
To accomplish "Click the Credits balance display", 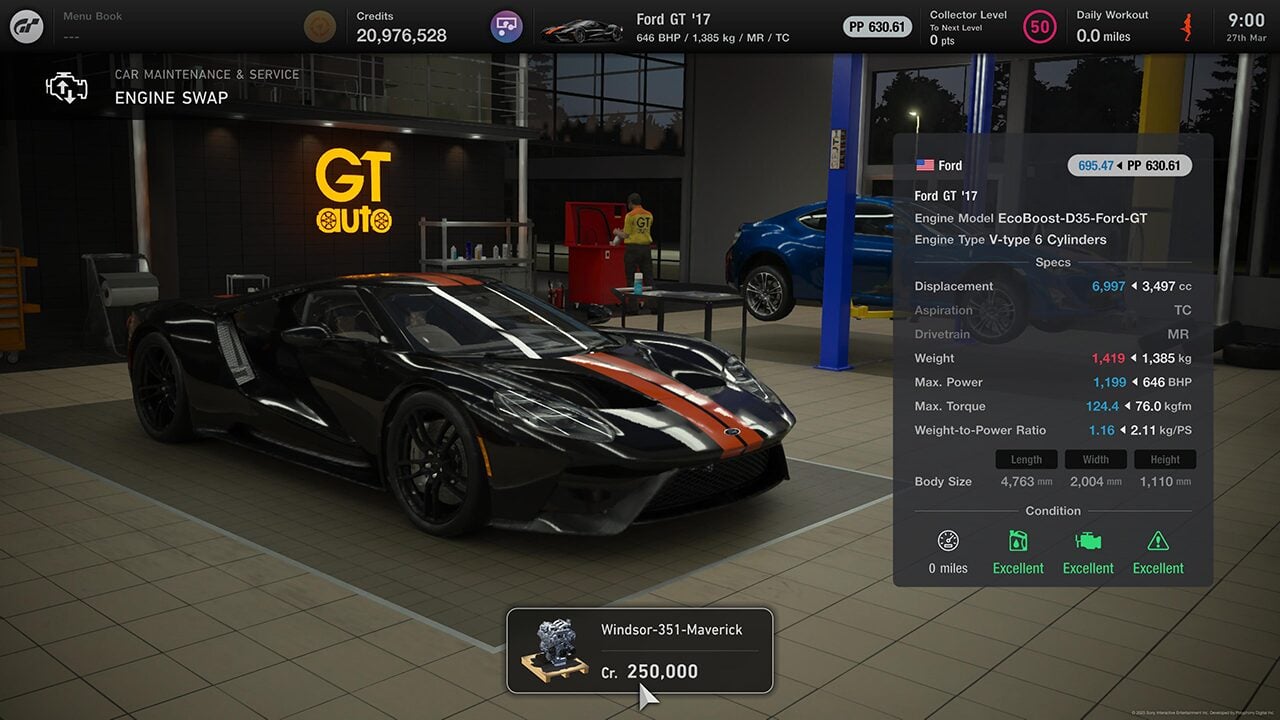I will 401,27.
